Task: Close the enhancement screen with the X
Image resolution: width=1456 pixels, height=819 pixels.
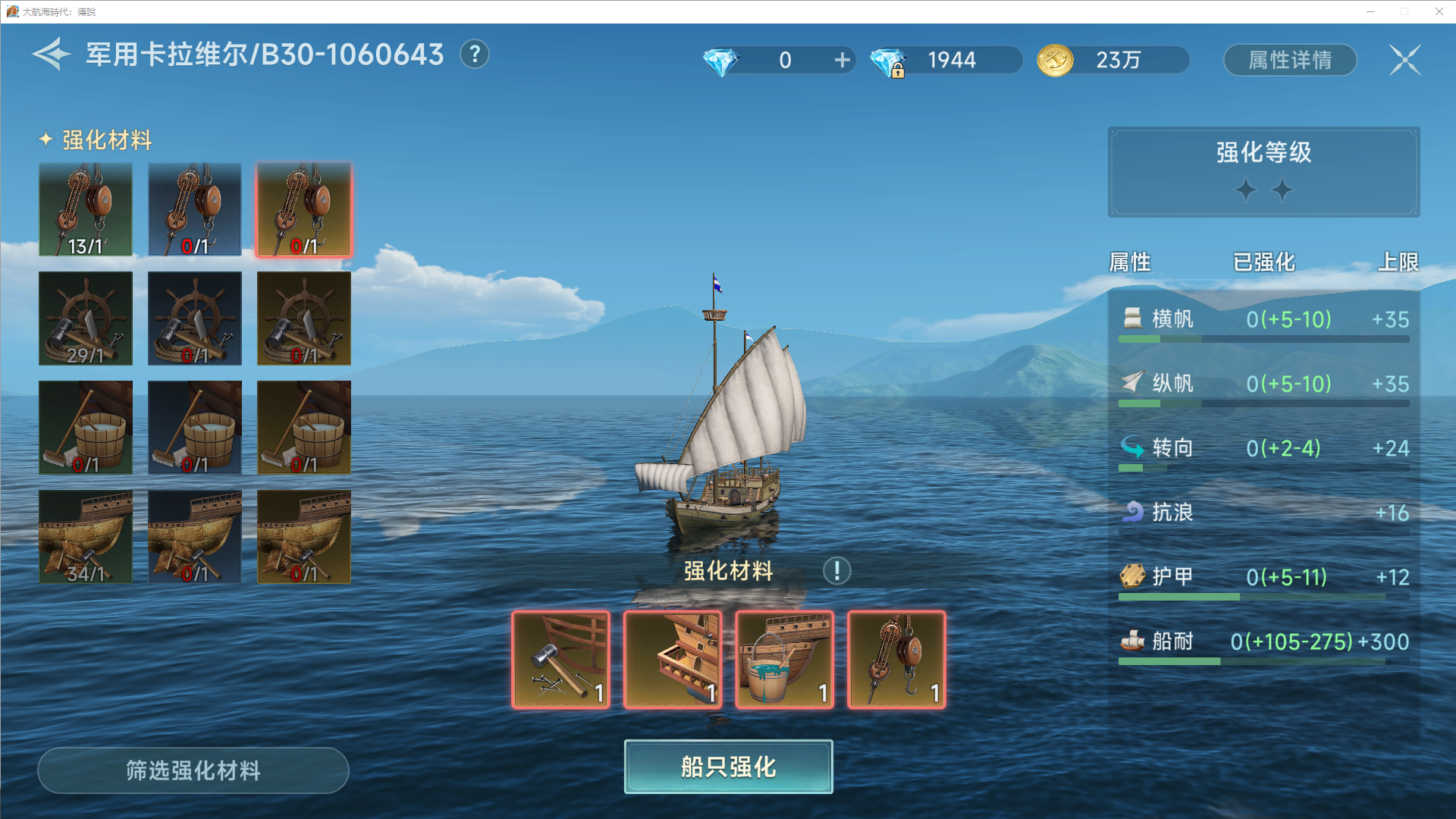Action: tap(1404, 60)
